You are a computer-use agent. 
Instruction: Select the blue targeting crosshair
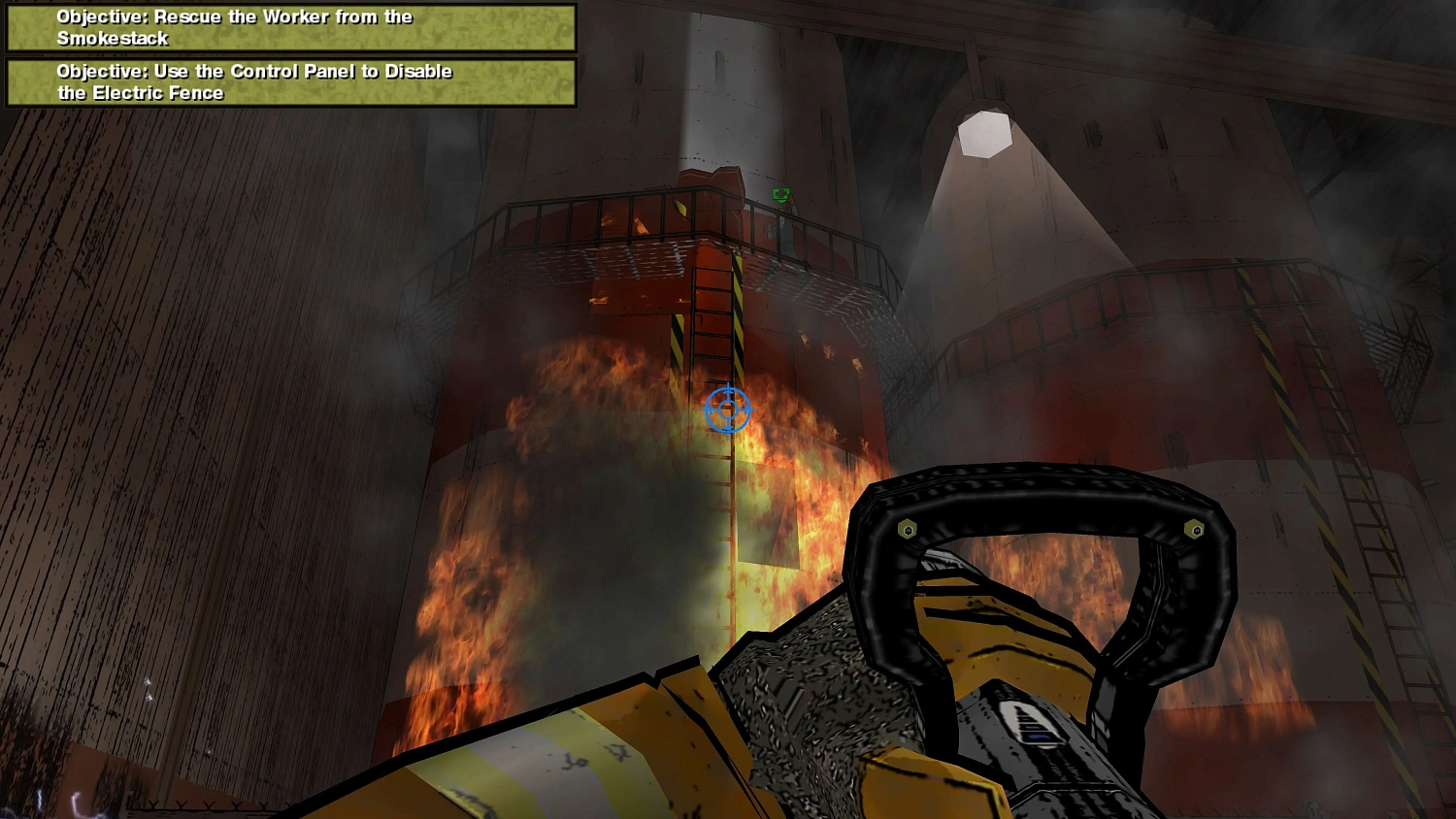pos(727,410)
